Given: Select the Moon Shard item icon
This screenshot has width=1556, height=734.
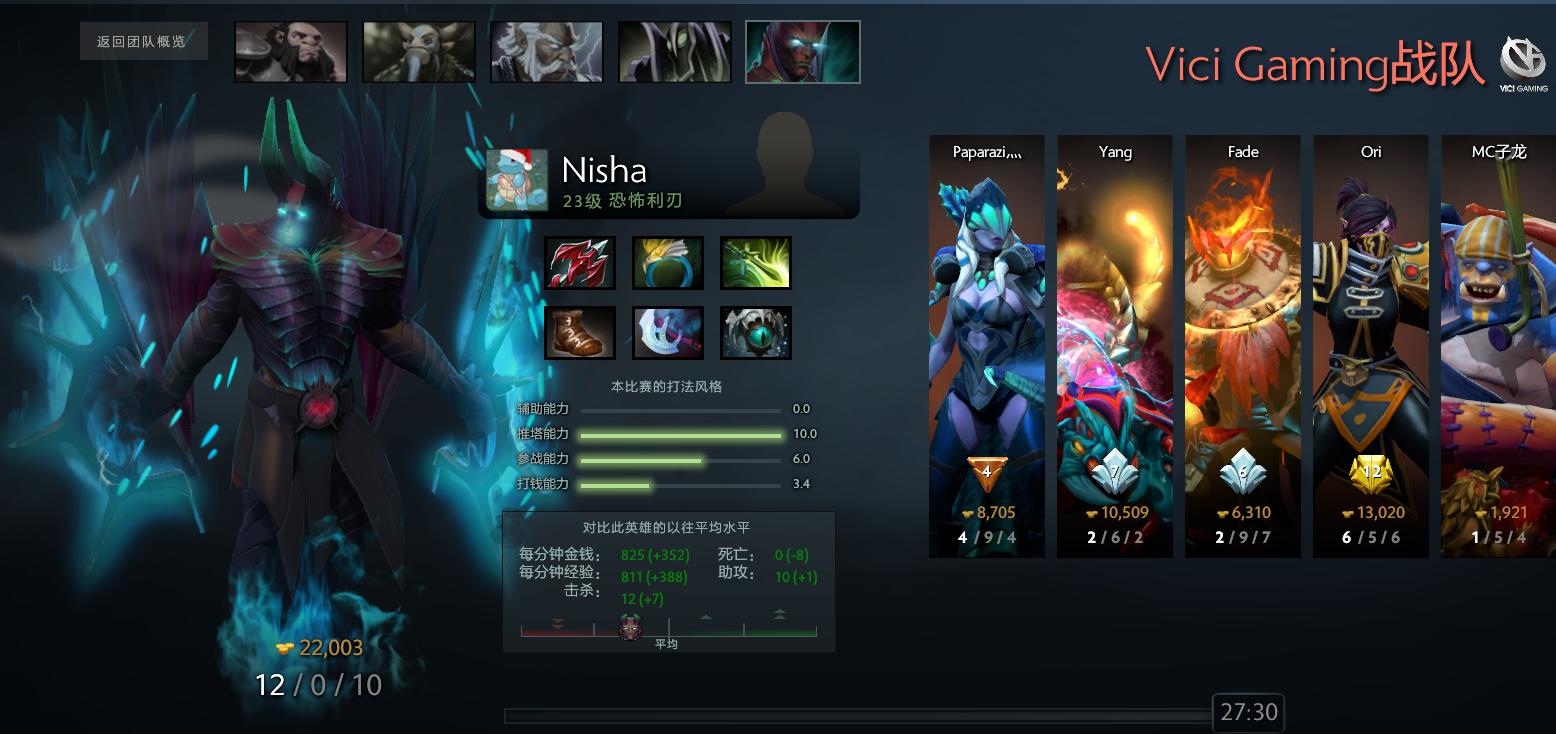Looking at the screenshot, I should pyautogui.click(x=667, y=332).
